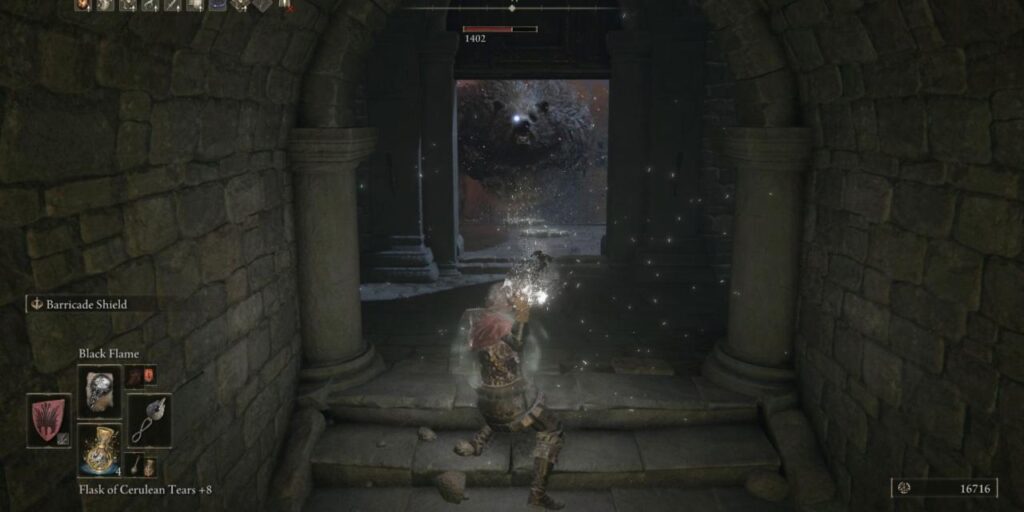Viewport: 1024px width, 512px height.
Task: Click the runes counter icon
Action: 906,488
